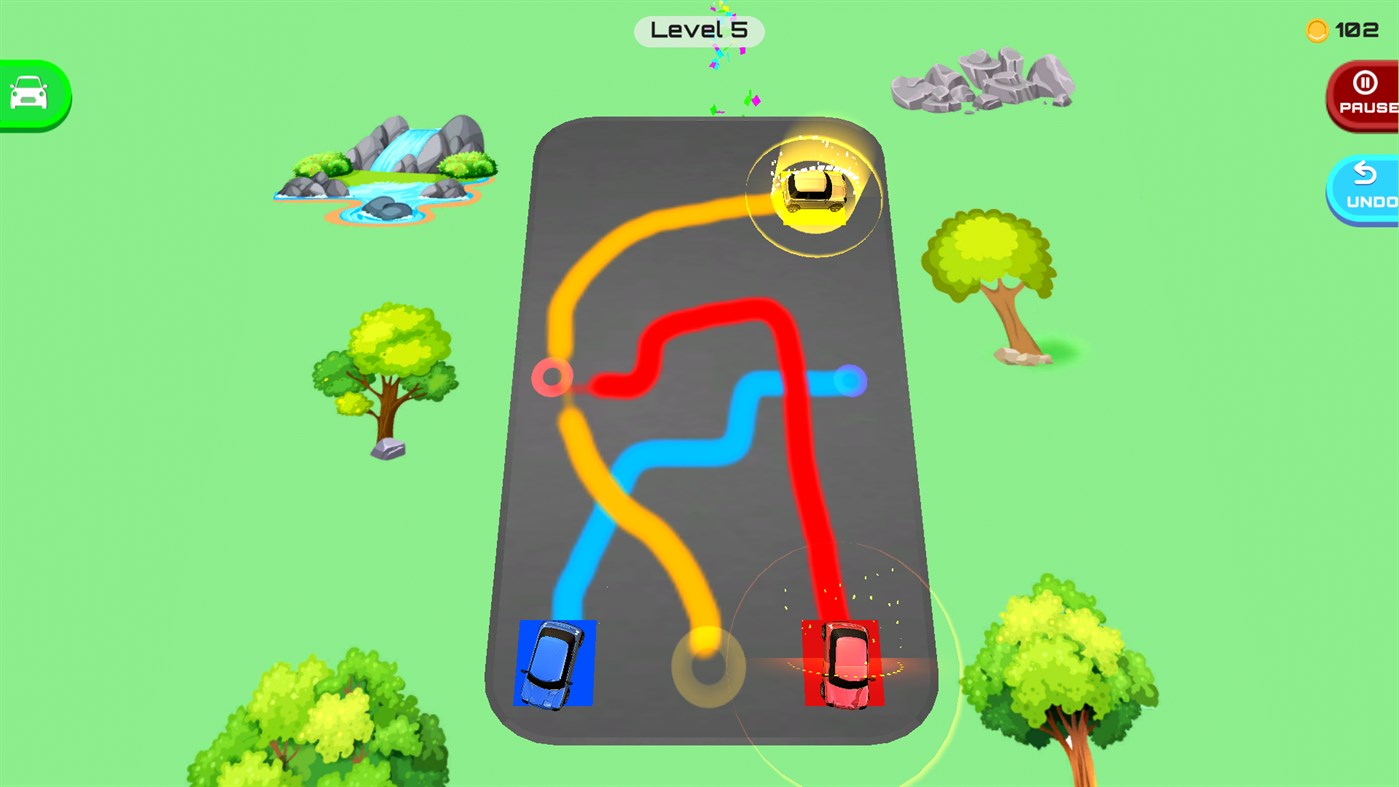Screen dimensions: 1399x787
Task: Click the green car icon button
Action: 28,93
